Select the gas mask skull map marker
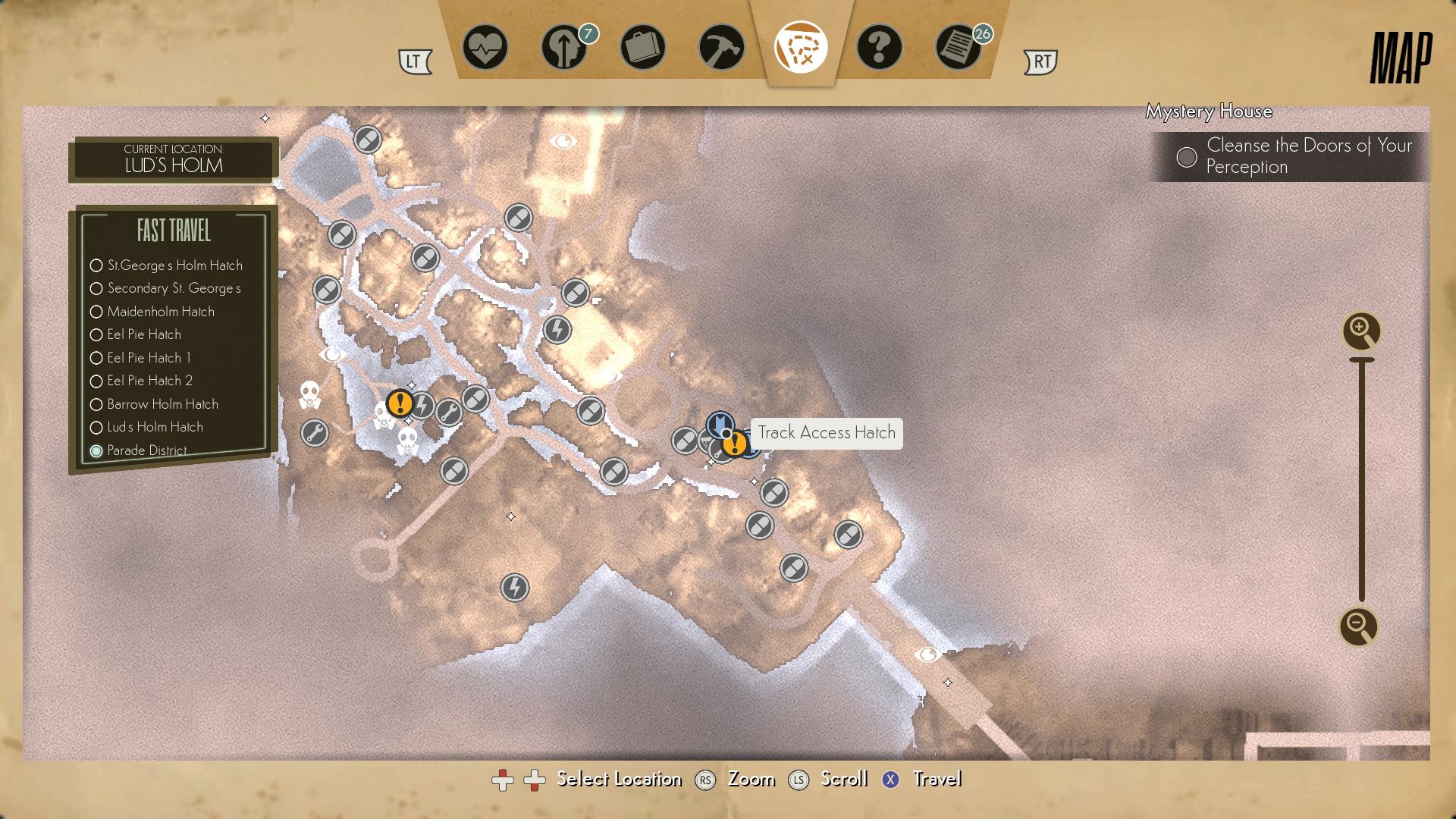Screen dimensions: 1456x819 (x=309, y=394)
